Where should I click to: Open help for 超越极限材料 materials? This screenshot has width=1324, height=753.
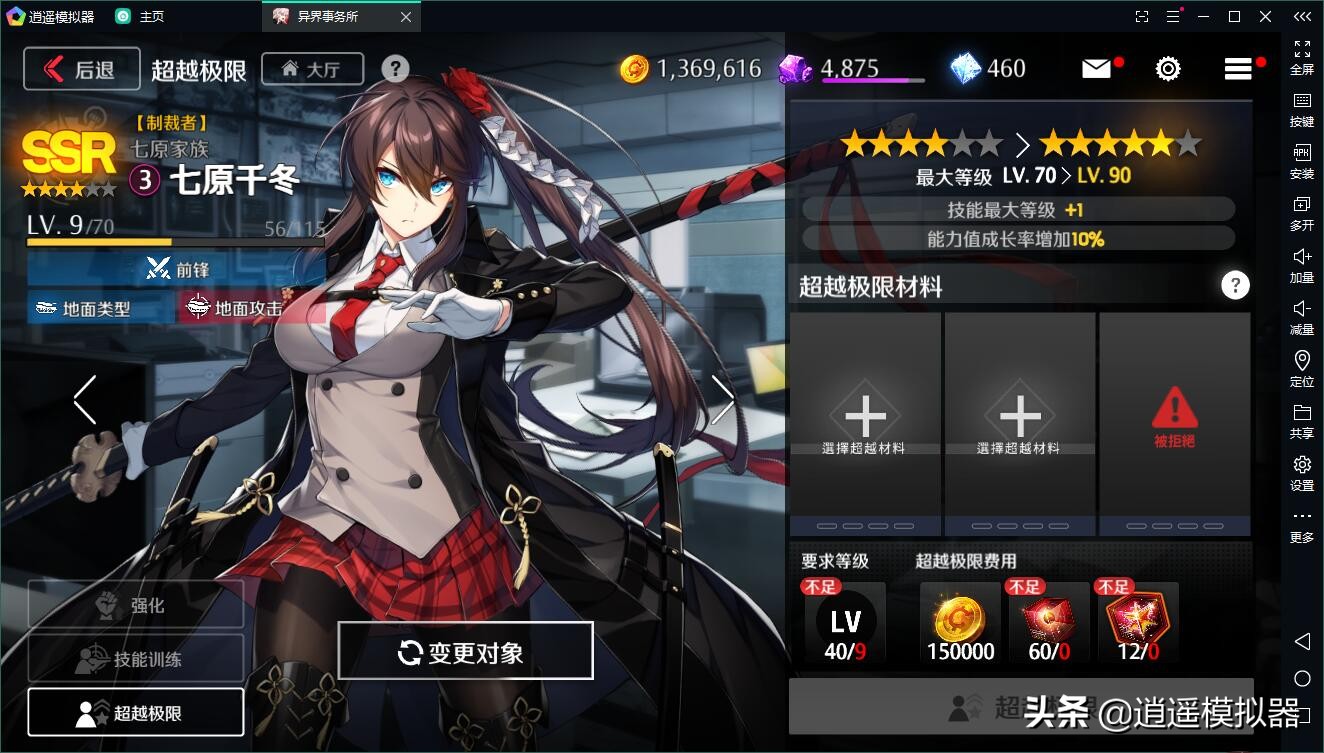tap(1235, 286)
